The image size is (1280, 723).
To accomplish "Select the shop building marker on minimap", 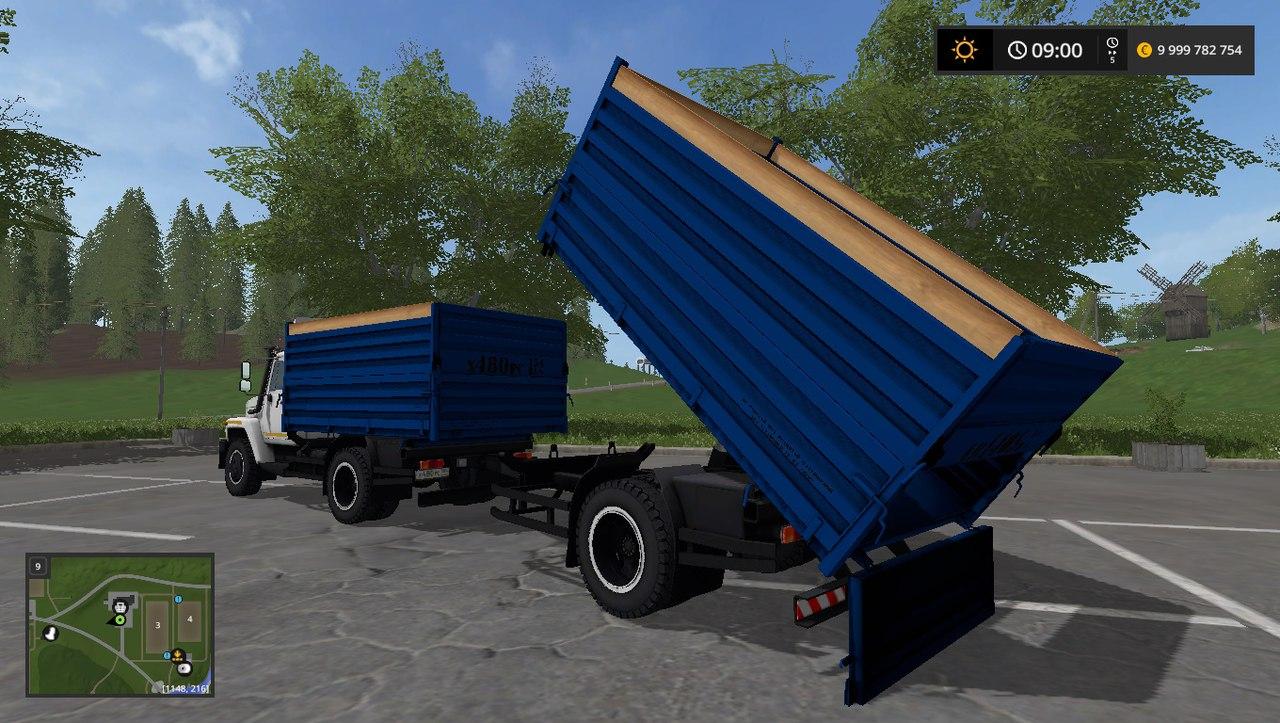I will [x=120, y=605].
